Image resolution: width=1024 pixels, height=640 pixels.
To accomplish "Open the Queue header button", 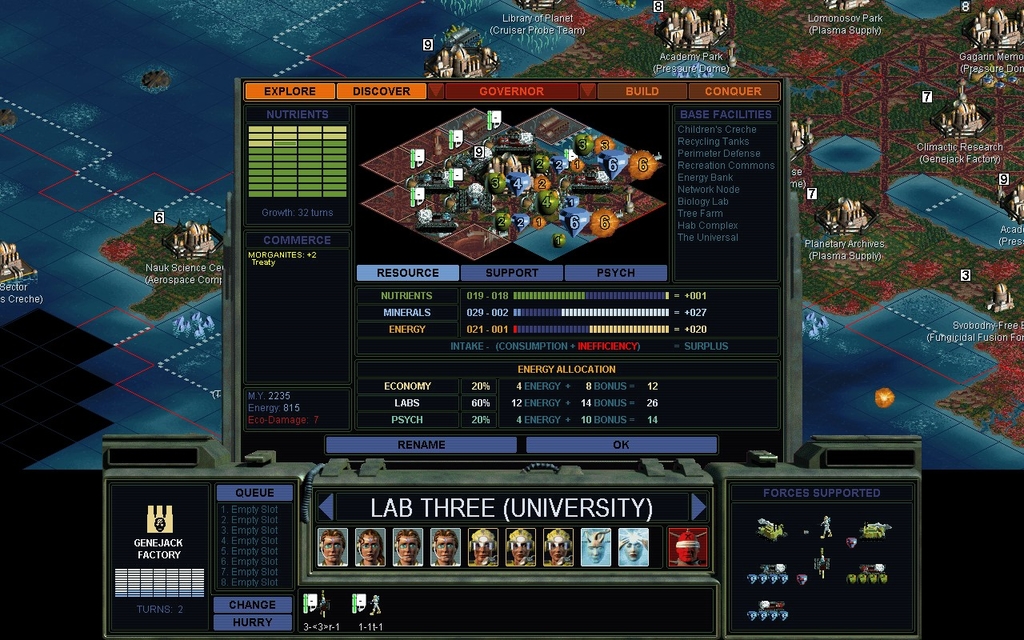I will pos(254,493).
